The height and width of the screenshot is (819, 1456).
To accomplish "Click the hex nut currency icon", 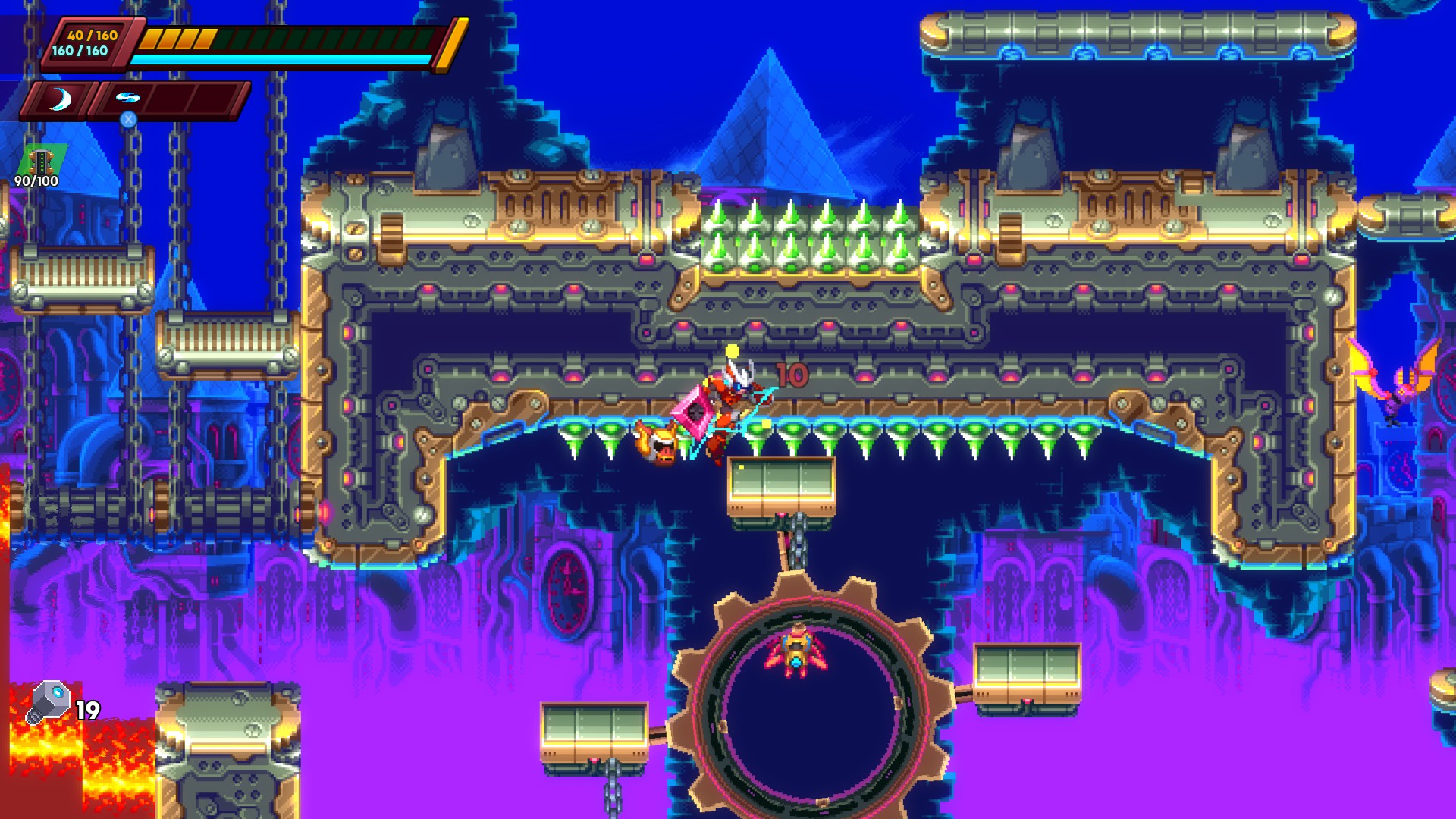I will coord(49,702).
